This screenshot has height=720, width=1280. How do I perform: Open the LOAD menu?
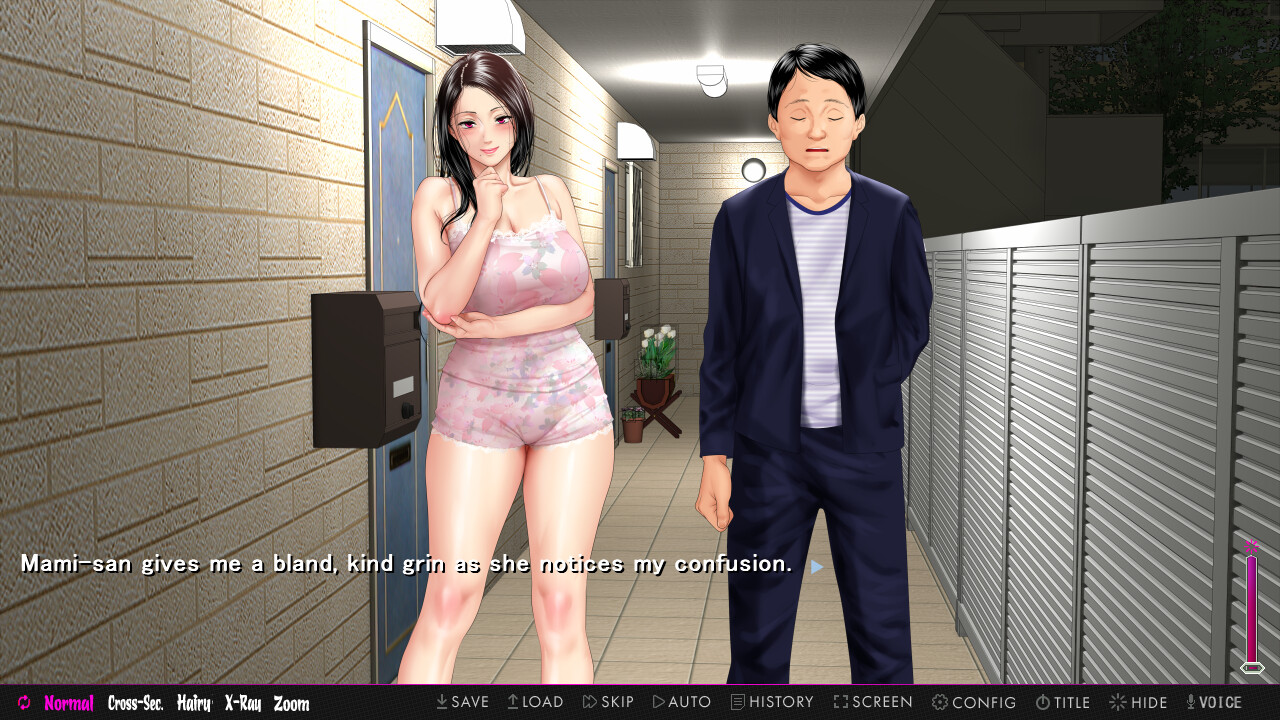click(535, 702)
